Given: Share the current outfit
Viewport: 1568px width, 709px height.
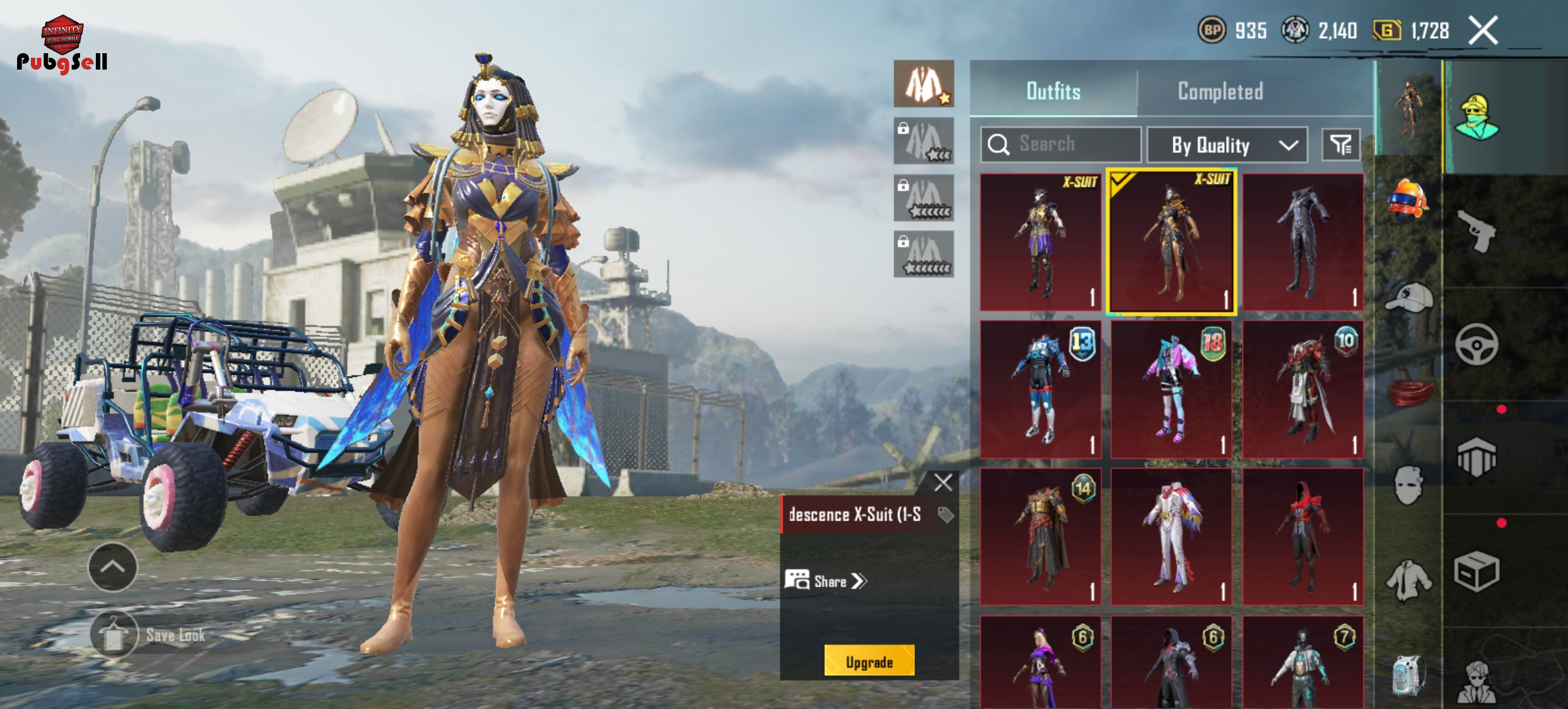Looking at the screenshot, I should pos(826,581).
